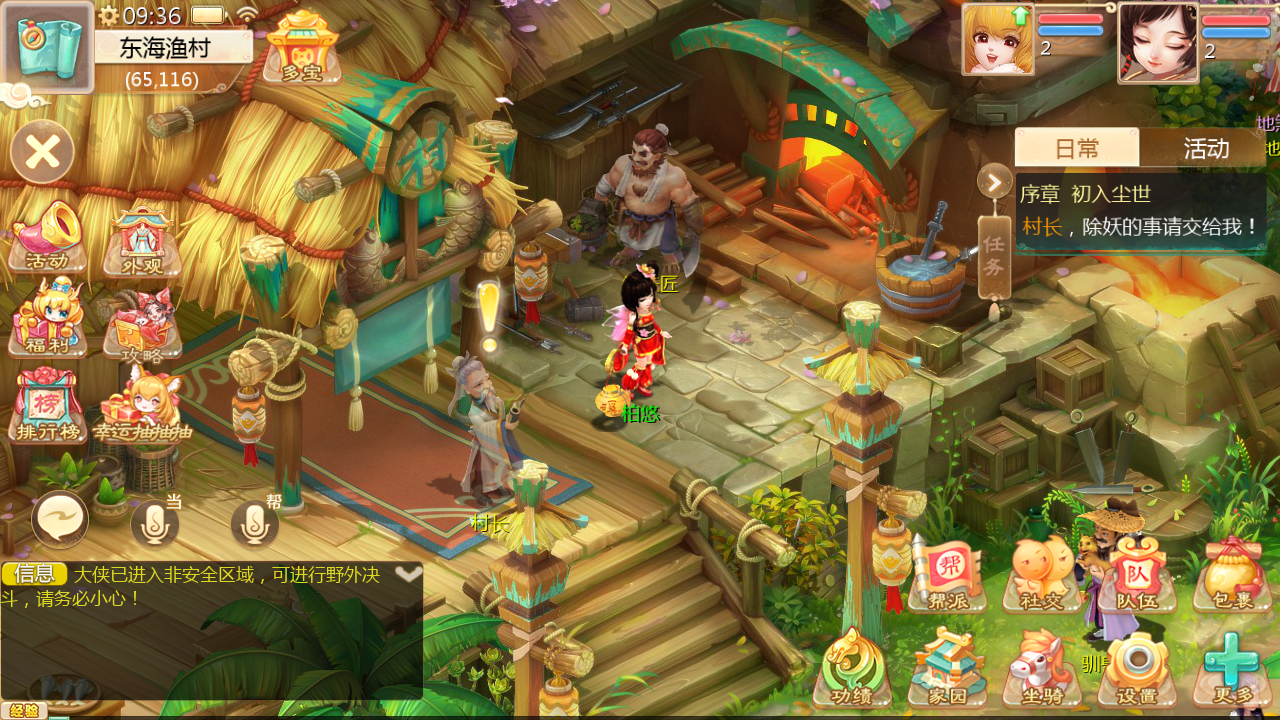1280x720 pixels.
Task: Open the 活动 events horn icon
Action: 47,238
